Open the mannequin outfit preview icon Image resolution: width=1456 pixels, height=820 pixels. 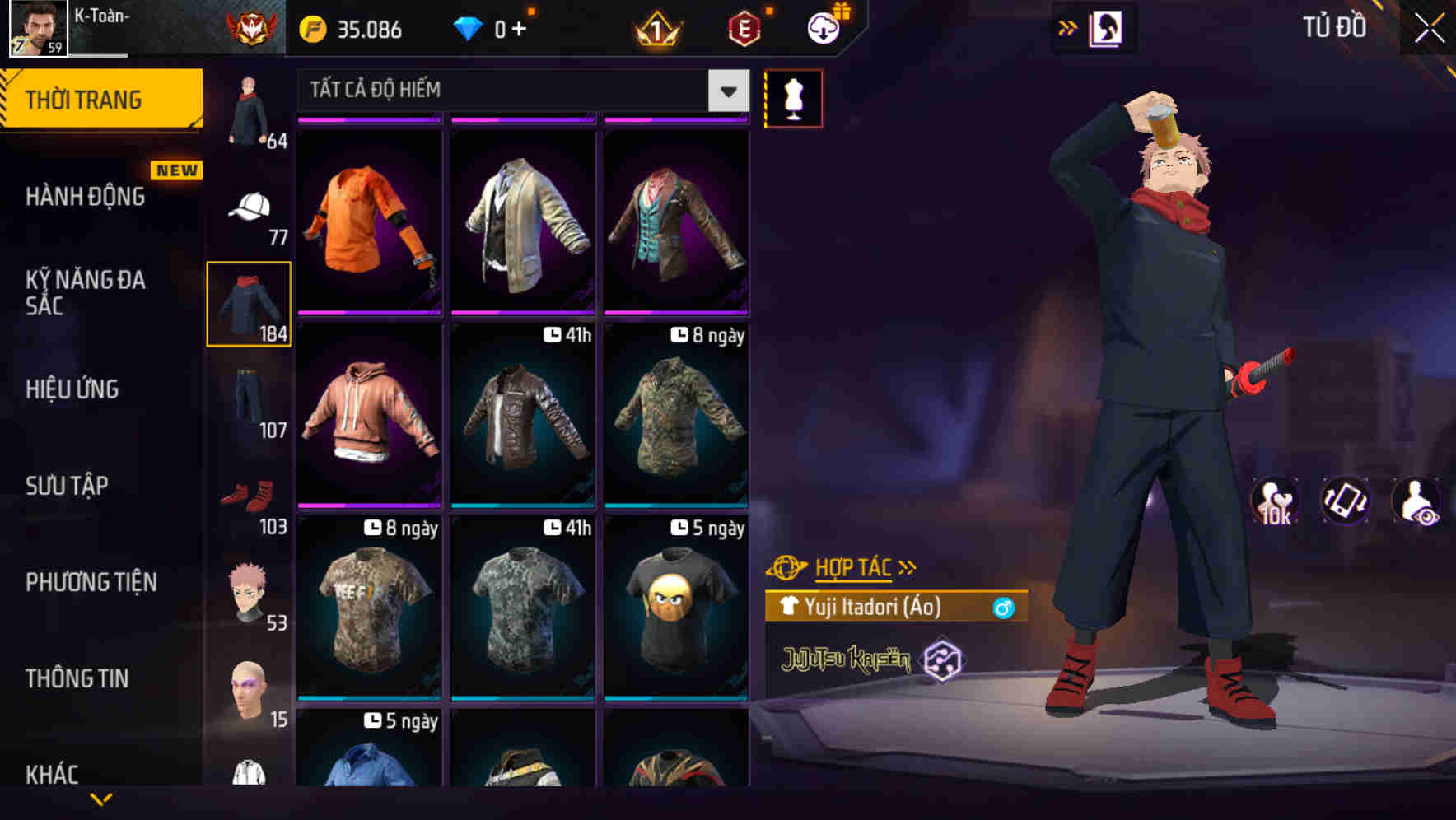pos(795,97)
